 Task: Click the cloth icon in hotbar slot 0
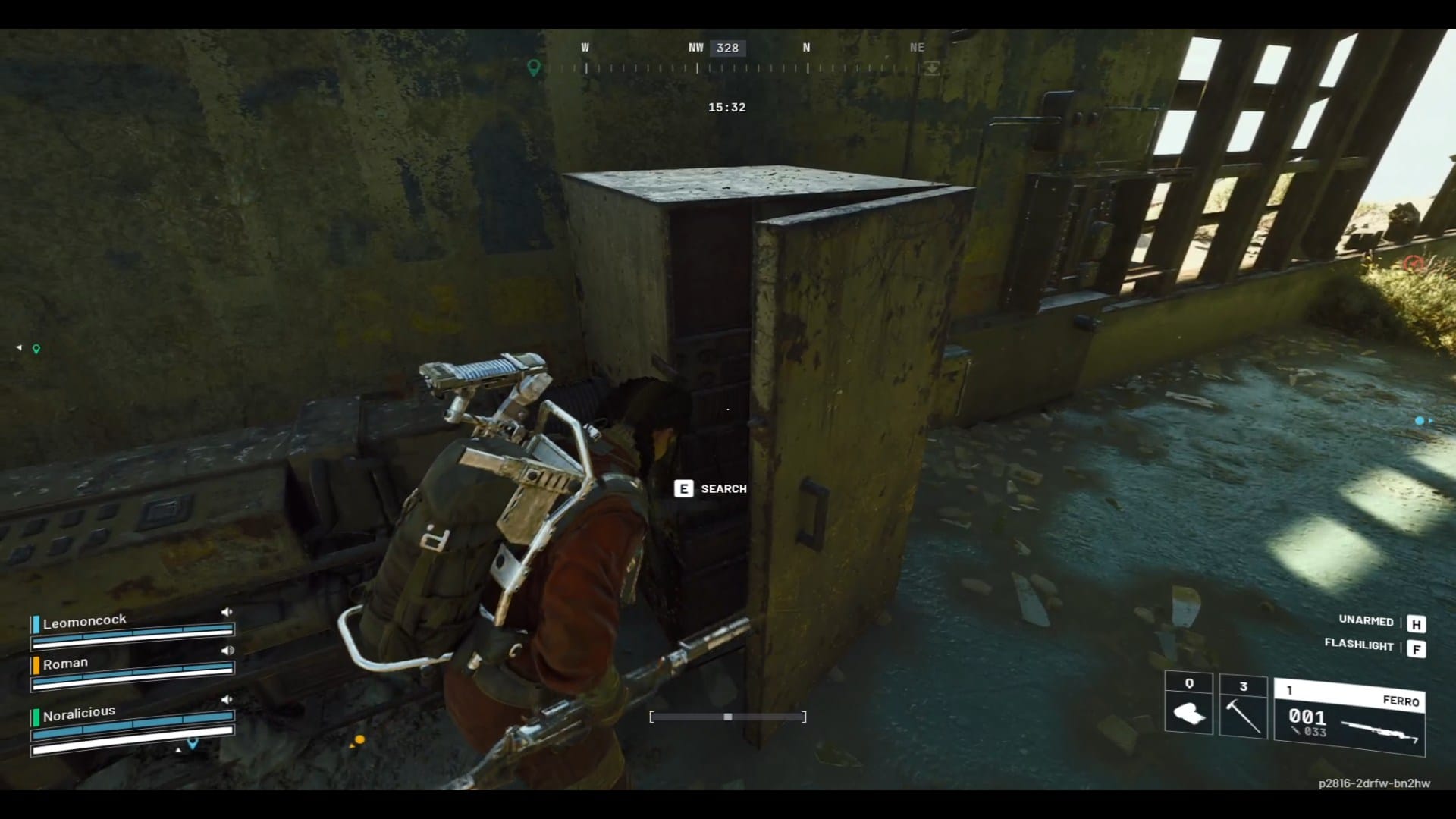[1188, 713]
